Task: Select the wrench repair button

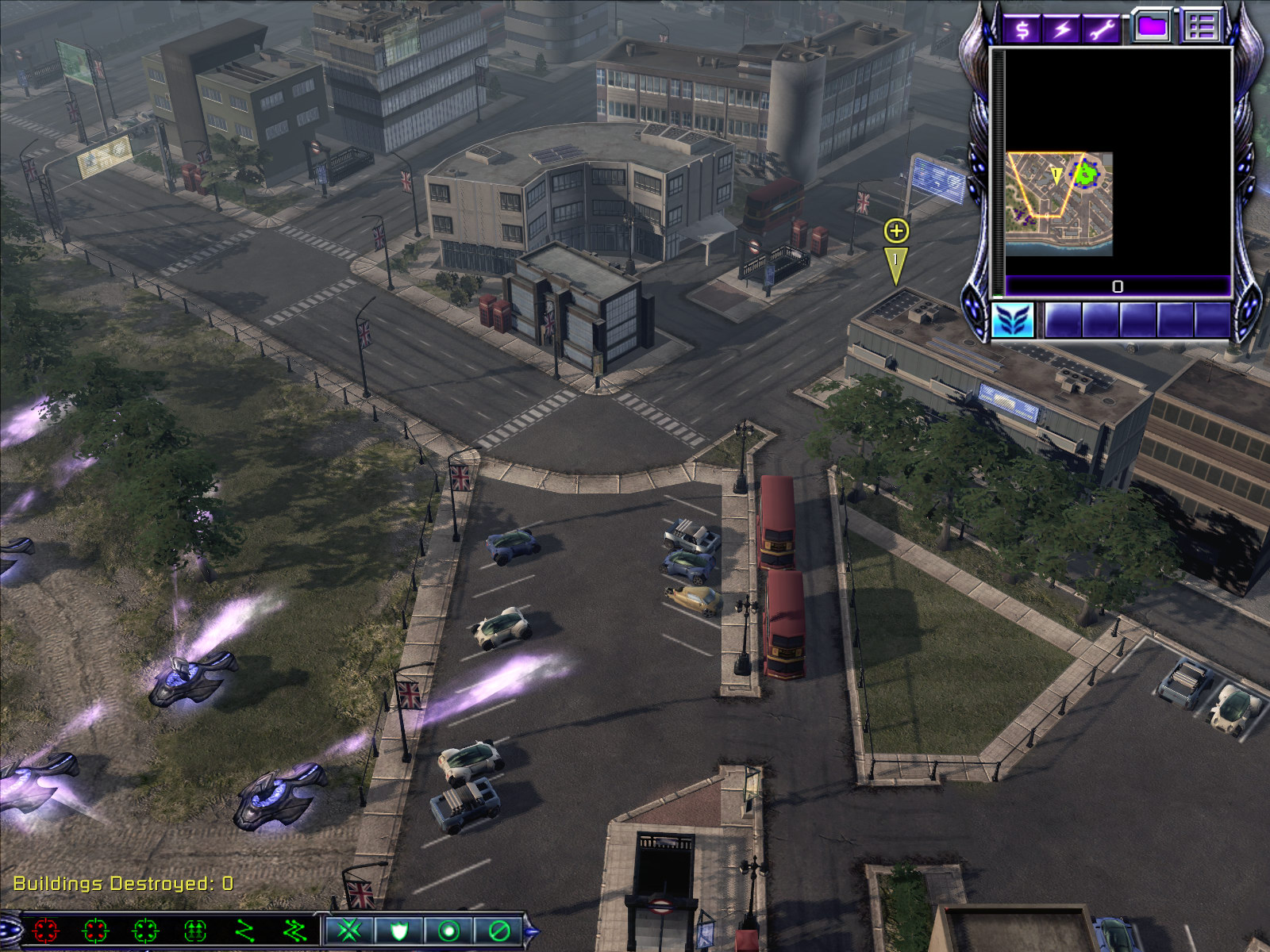Action: point(1101,29)
